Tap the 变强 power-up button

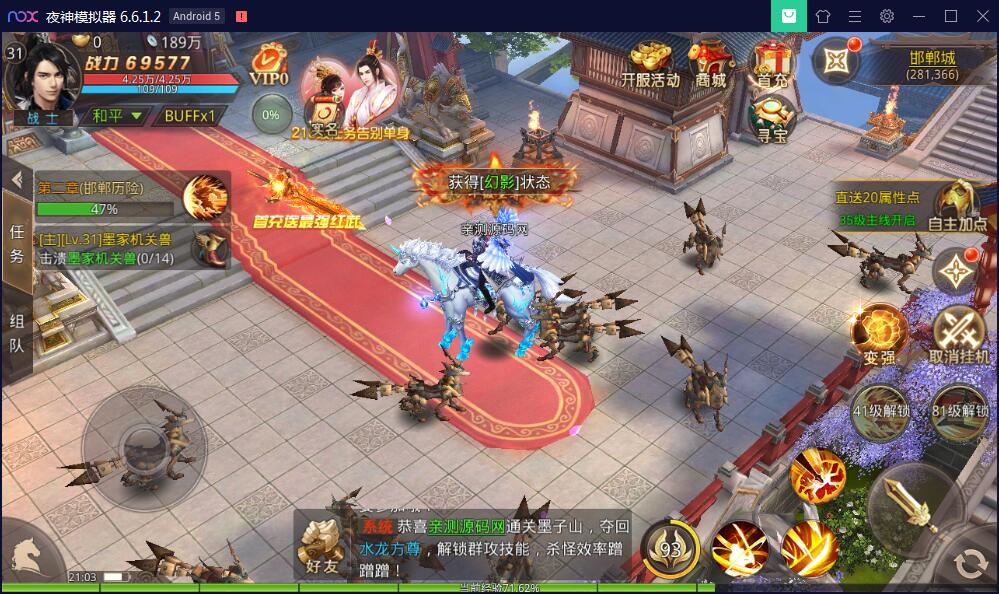[879, 335]
